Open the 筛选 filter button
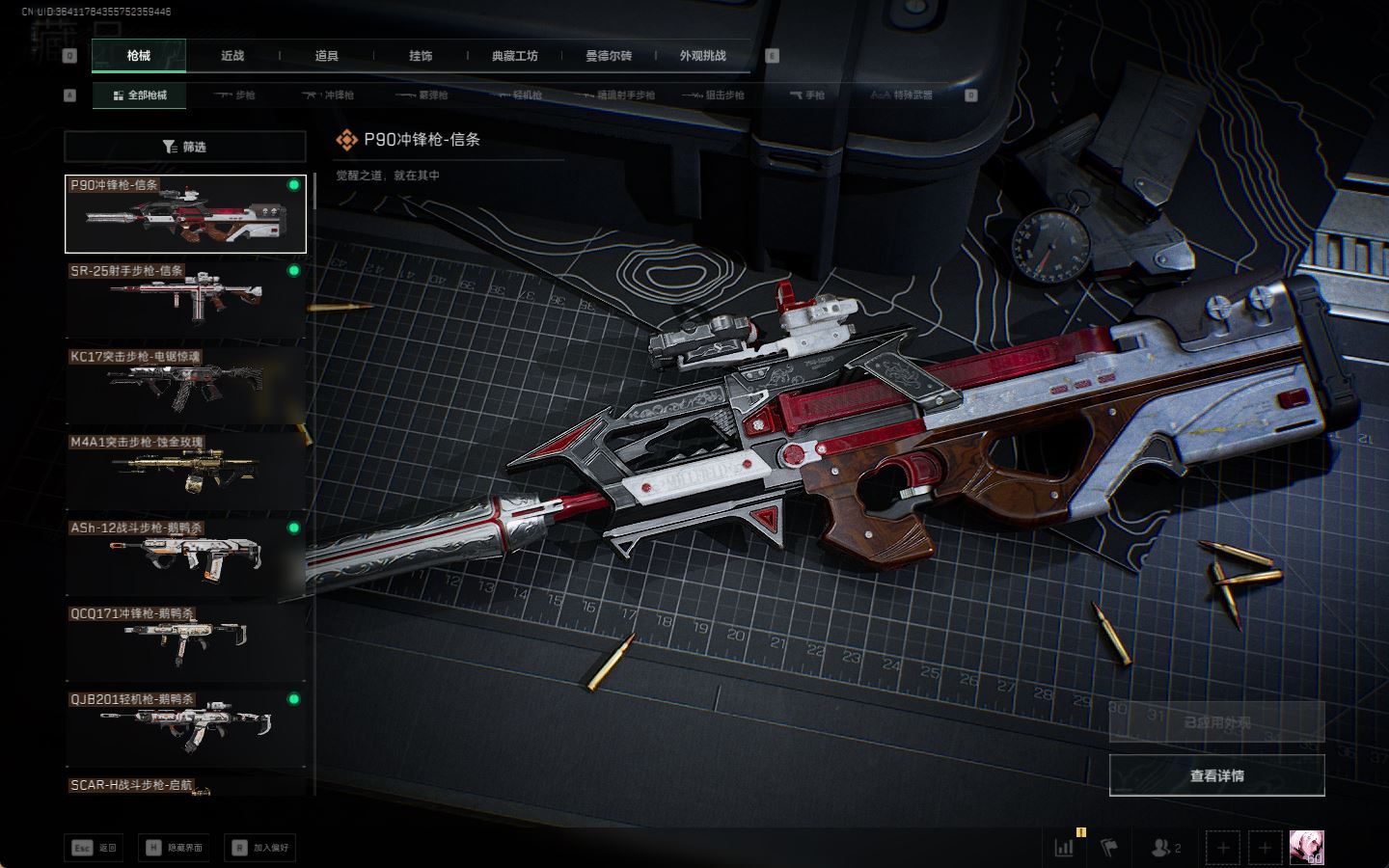1389x868 pixels. click(x=185, y=147)
